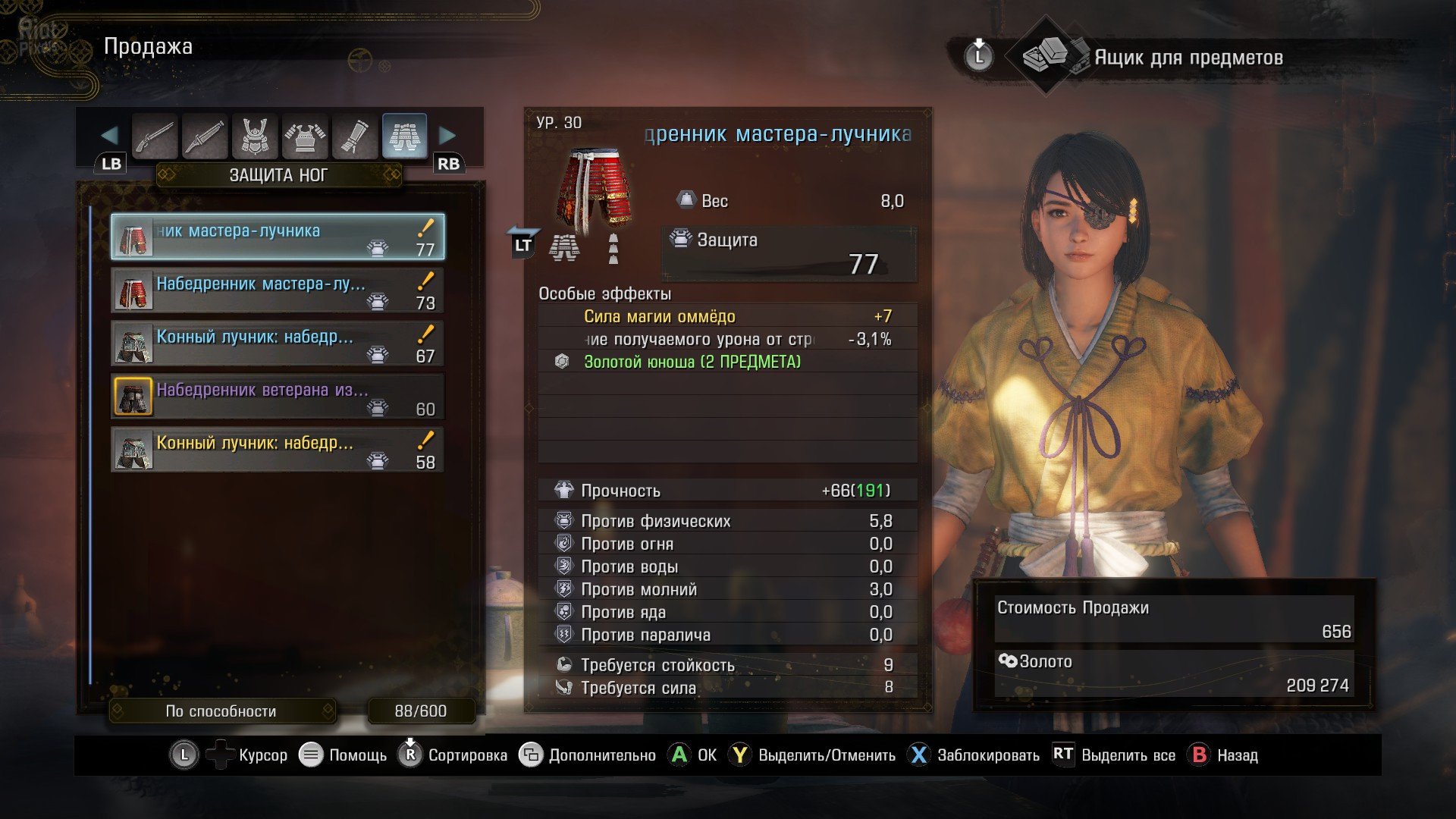The image size is (1456, 819).
Task: Pick the purple Набедренник ветерана item row
Action: (278, 397)
